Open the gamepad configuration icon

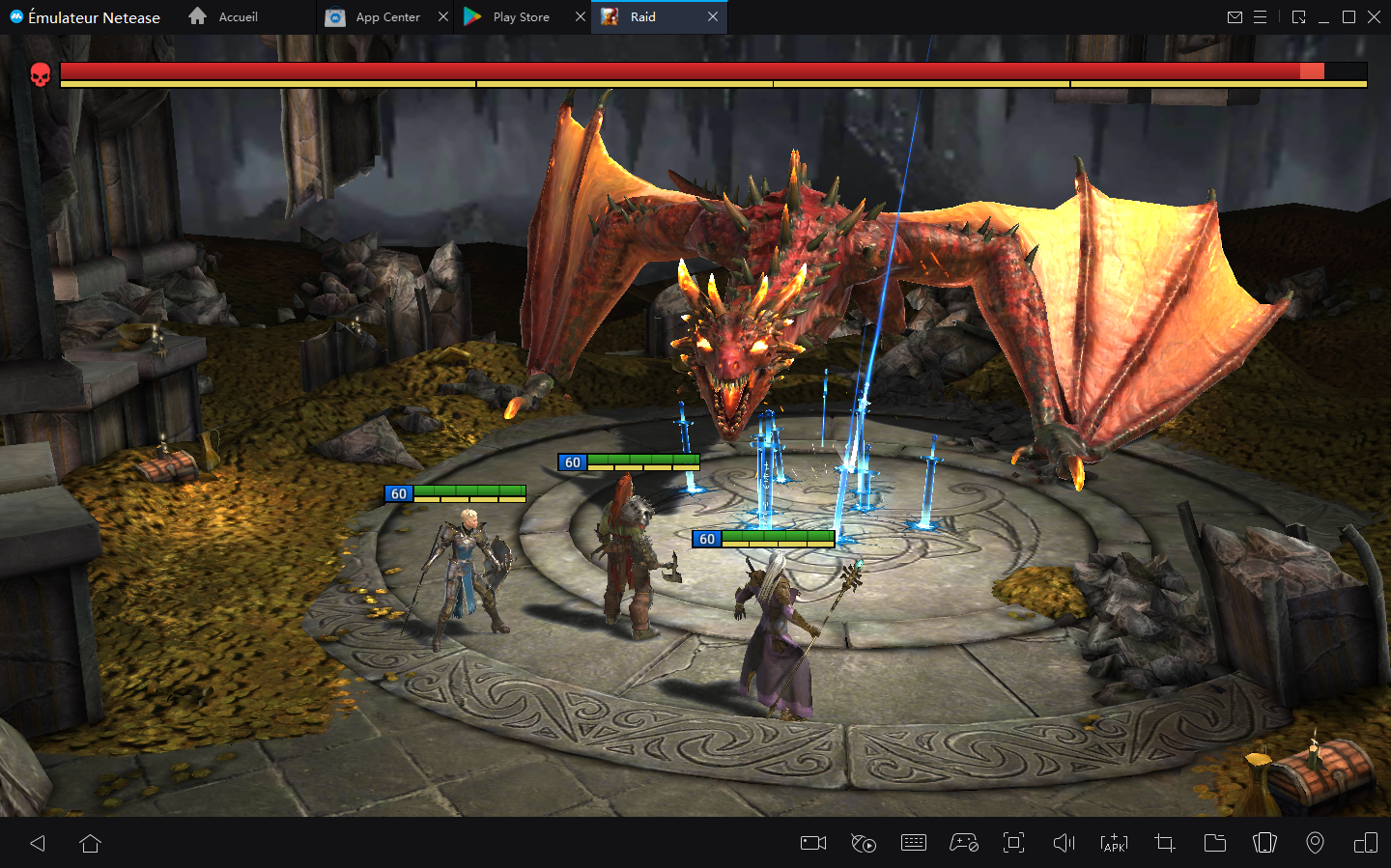(963, 843)
